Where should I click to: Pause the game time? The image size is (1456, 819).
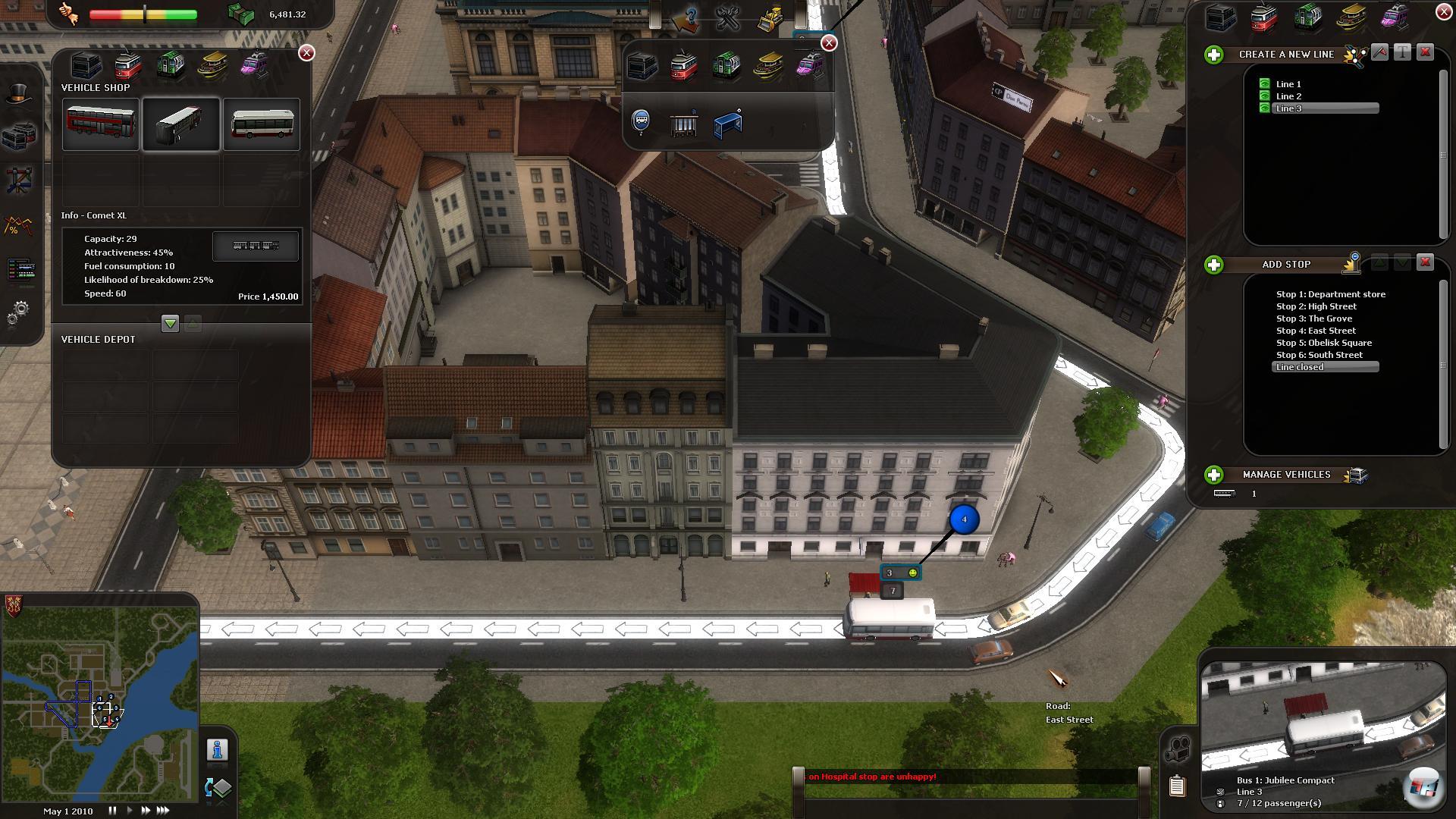click(112, 811)
